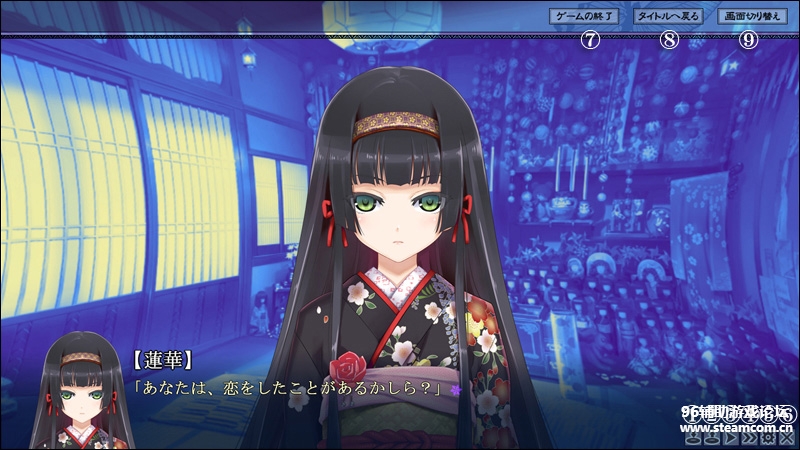Activate skip with the double-arrow icon
Viewport: 800px width, 450px height.
[x=748, y=438]
